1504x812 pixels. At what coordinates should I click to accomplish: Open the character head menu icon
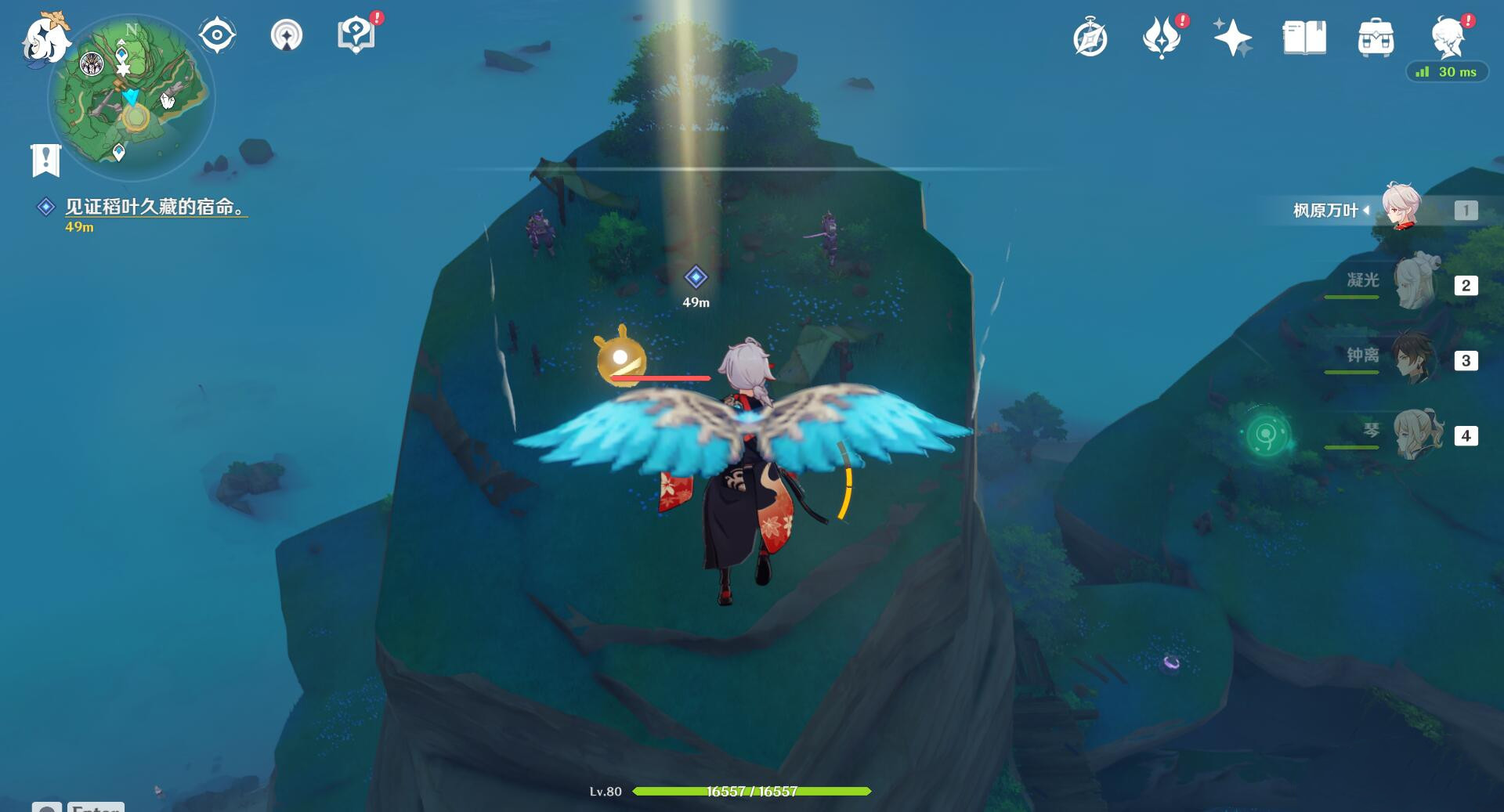coord(1448,39)
